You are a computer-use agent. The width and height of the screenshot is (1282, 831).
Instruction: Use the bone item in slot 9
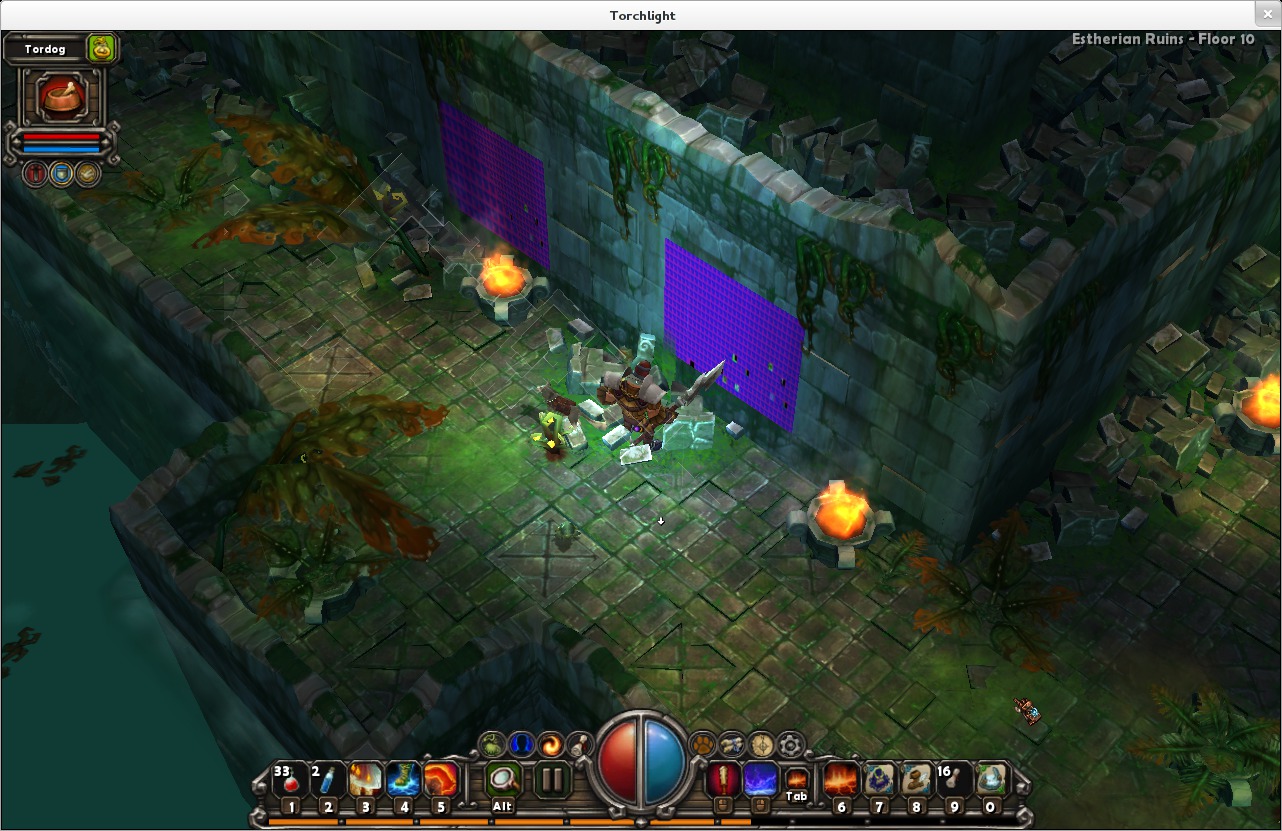point(954,780)
